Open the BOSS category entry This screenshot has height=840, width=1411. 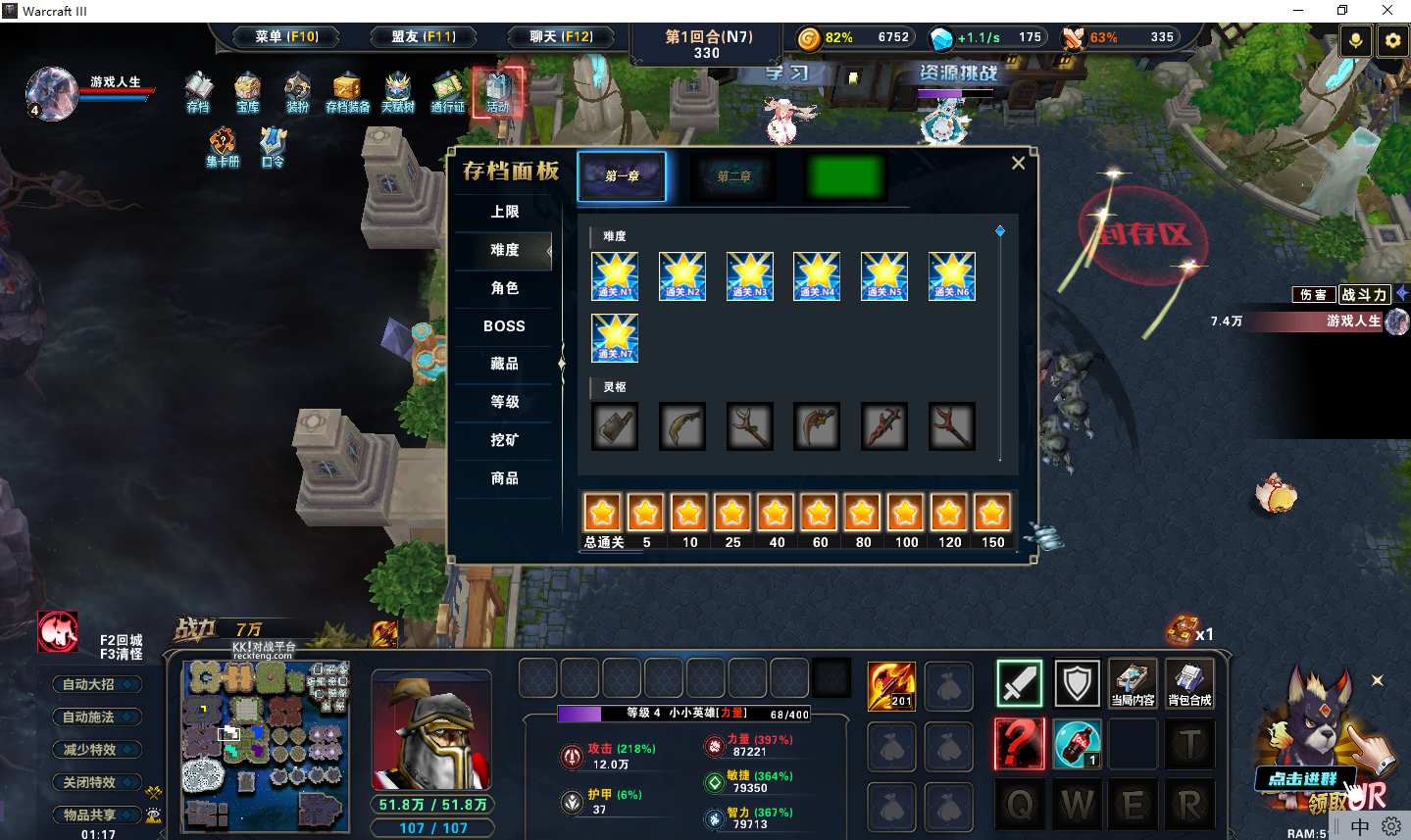(x=504, y=326)
